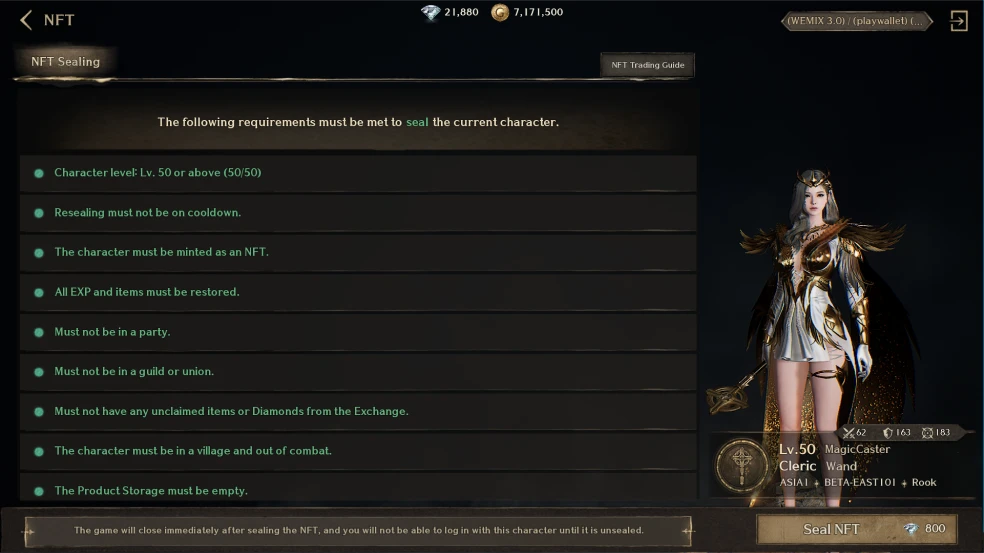Select the EXP and items restored row
The height and width of the screenshot is (553, 984).
[357, 292]
